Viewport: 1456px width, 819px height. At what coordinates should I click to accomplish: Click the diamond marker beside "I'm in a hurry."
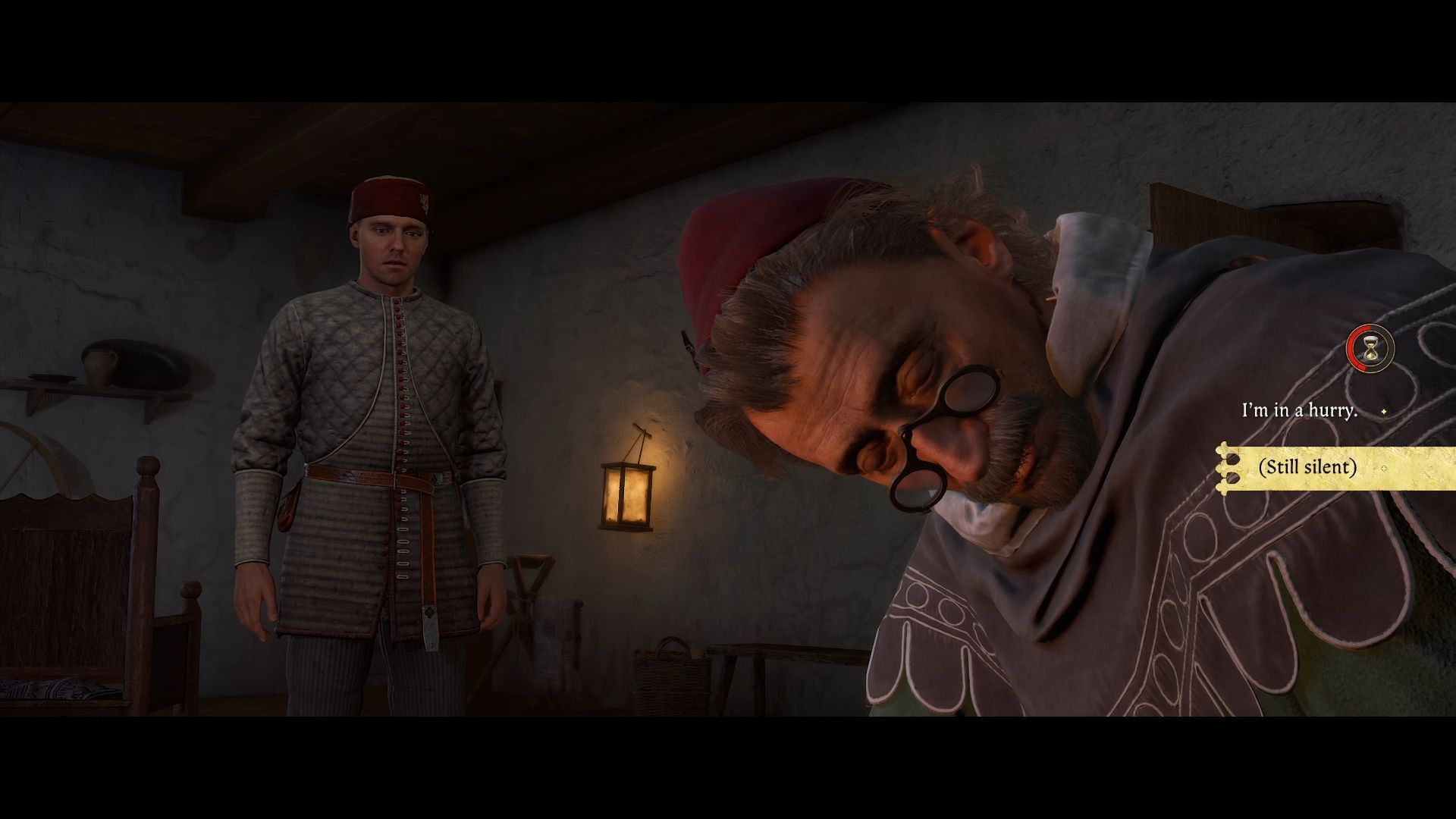click(x=1382, y=411)
